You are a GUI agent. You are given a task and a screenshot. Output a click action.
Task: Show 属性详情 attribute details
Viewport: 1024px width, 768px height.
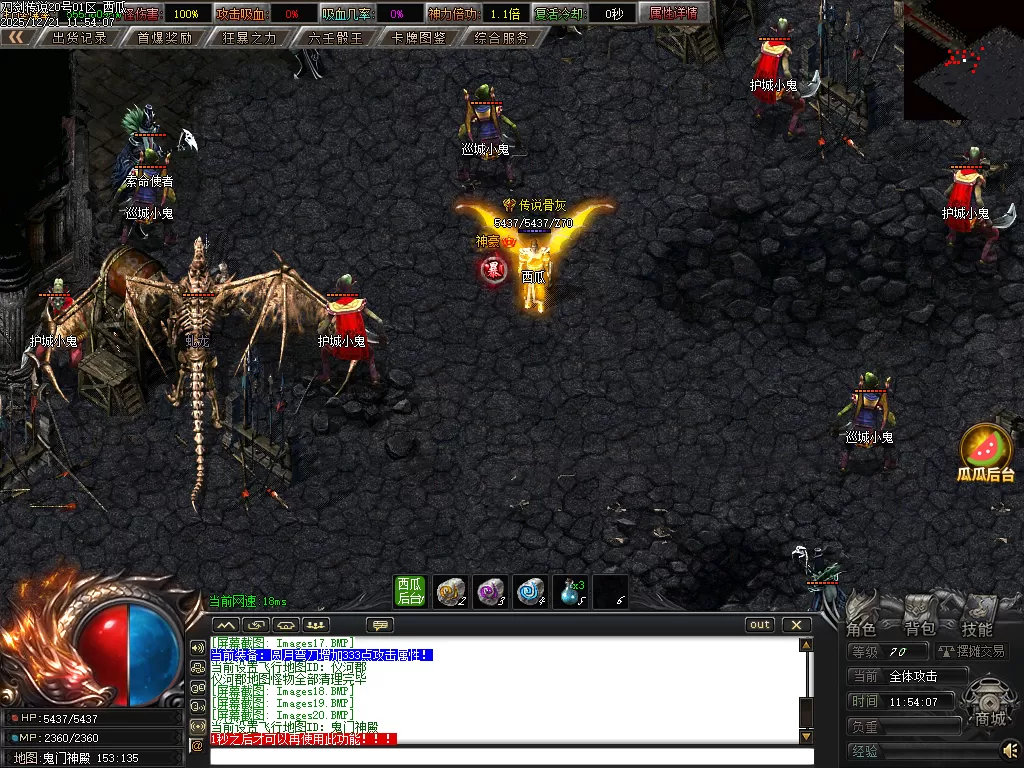point(674,13)
